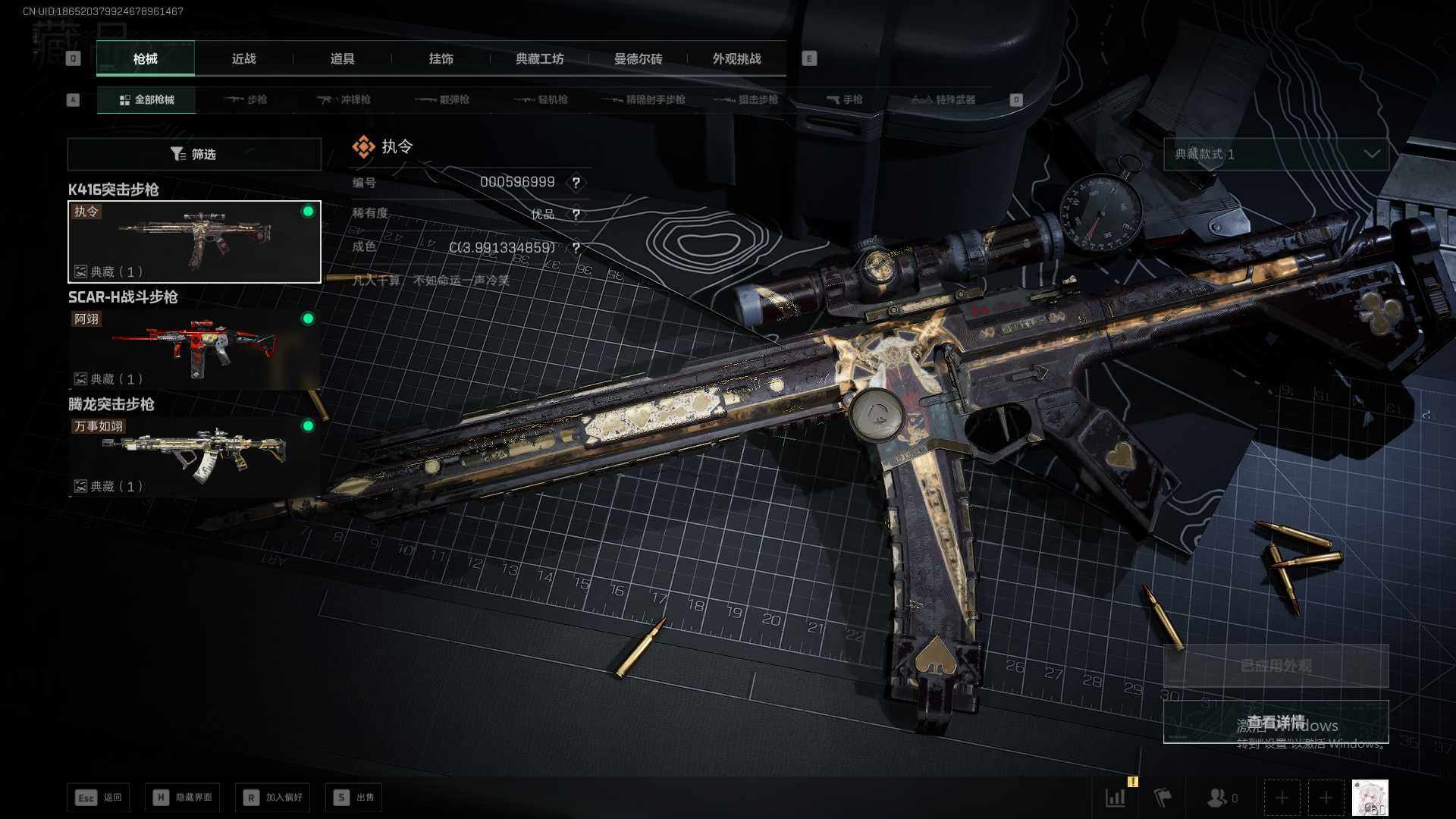Click the 查看详情 view details button

1276,722
